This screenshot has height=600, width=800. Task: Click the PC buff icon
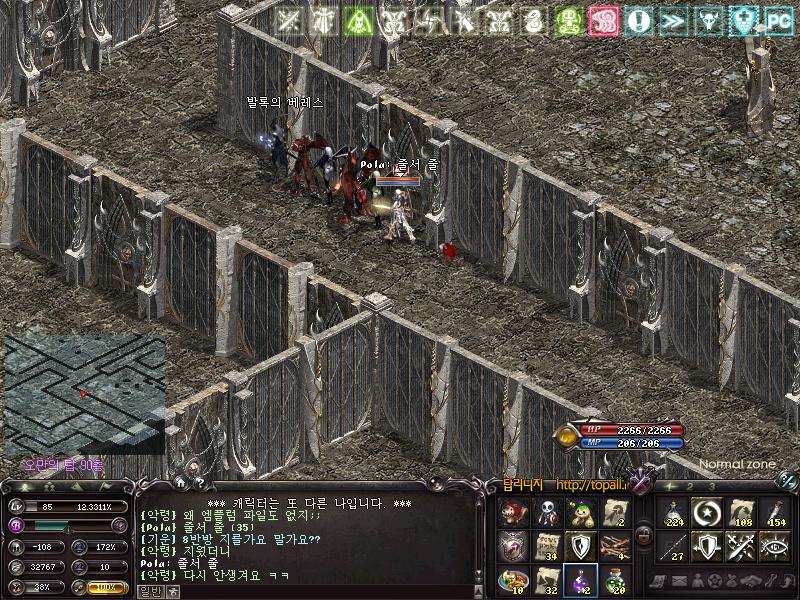coord(778,21)
